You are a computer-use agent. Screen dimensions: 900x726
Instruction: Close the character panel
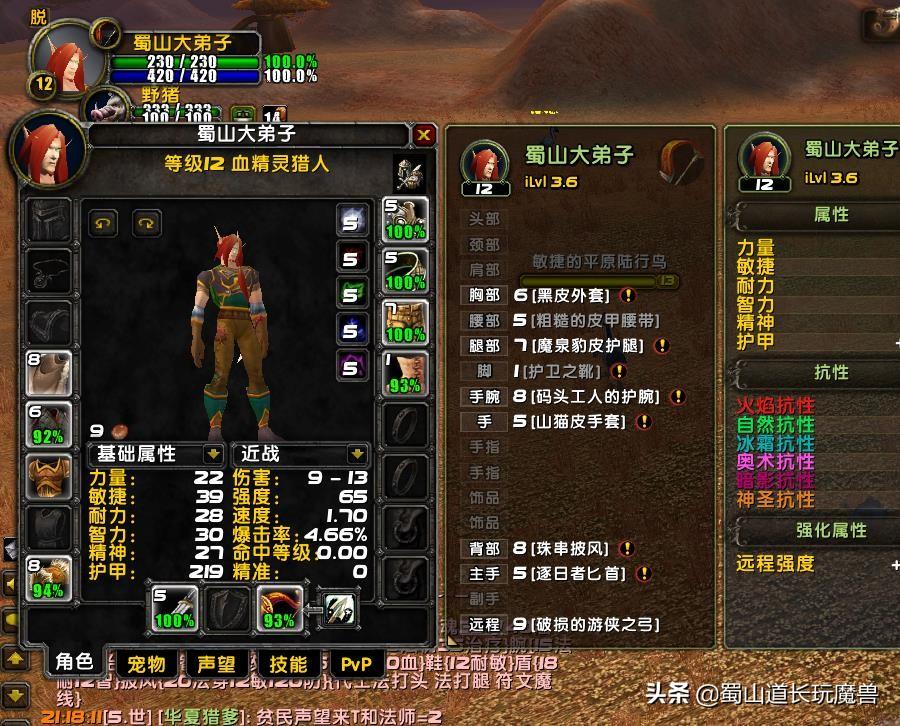(424, 135)
